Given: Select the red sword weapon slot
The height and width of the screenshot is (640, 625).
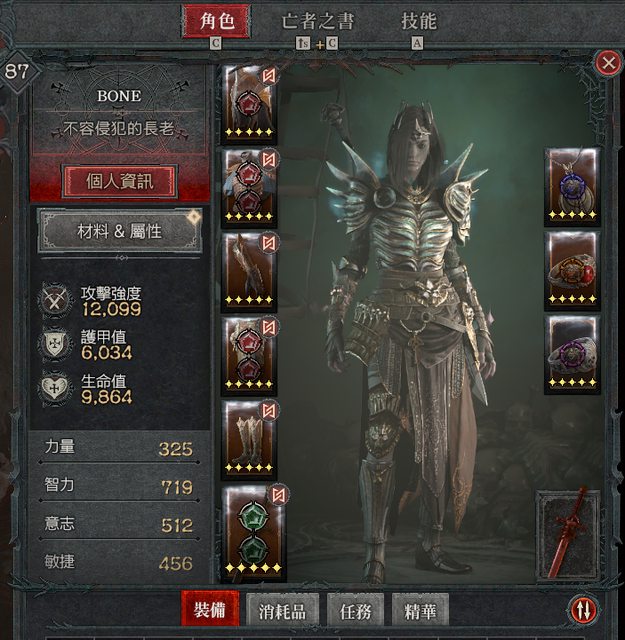Looking at the screenshot, I should (x=568, y=535).
